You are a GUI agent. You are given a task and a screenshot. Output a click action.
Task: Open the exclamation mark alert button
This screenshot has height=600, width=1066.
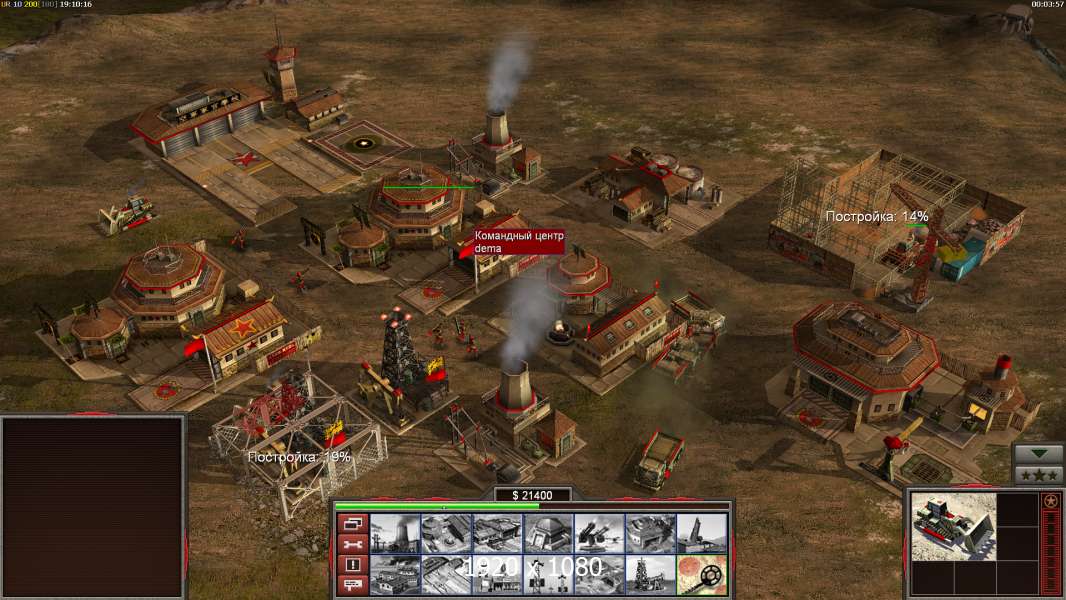pos(351,565)
